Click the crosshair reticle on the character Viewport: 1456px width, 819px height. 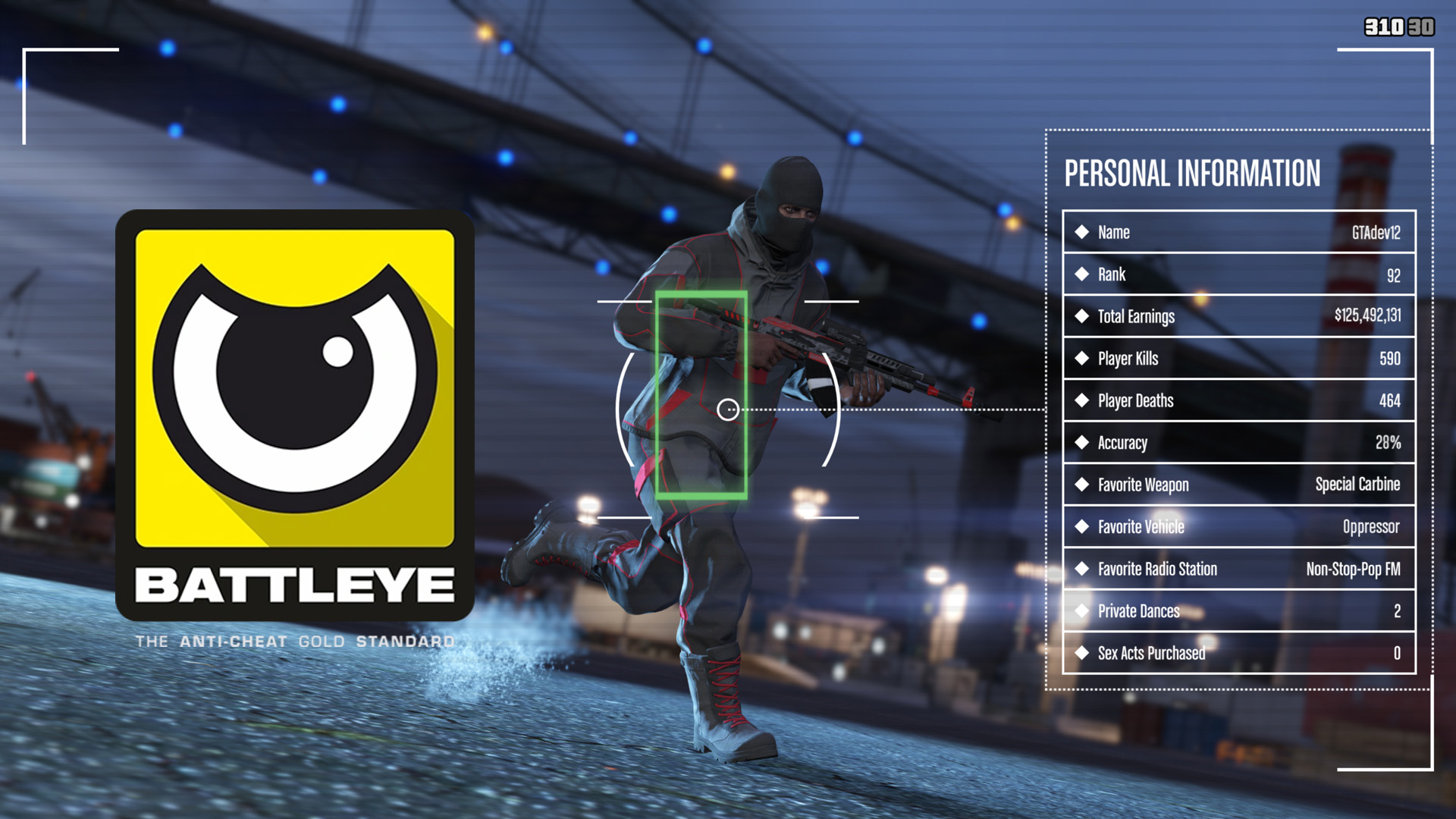729,409
